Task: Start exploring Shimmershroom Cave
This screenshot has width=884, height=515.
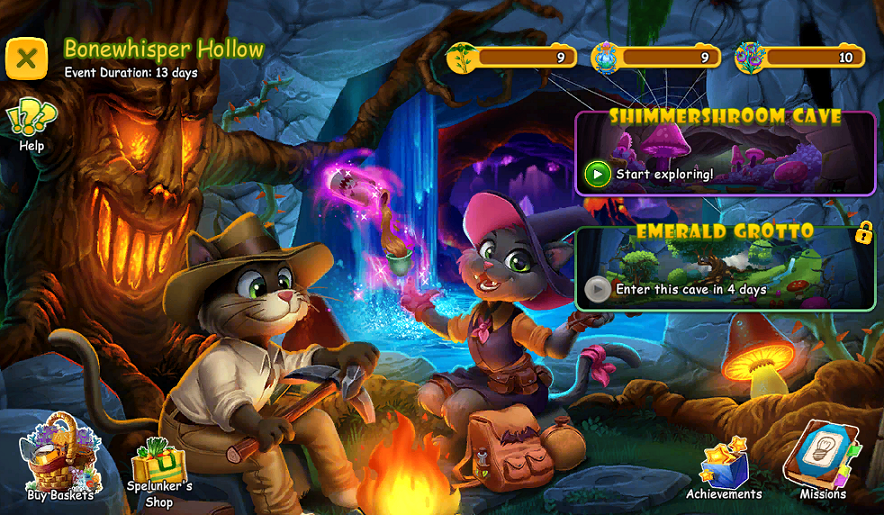Action: [598, 175]
